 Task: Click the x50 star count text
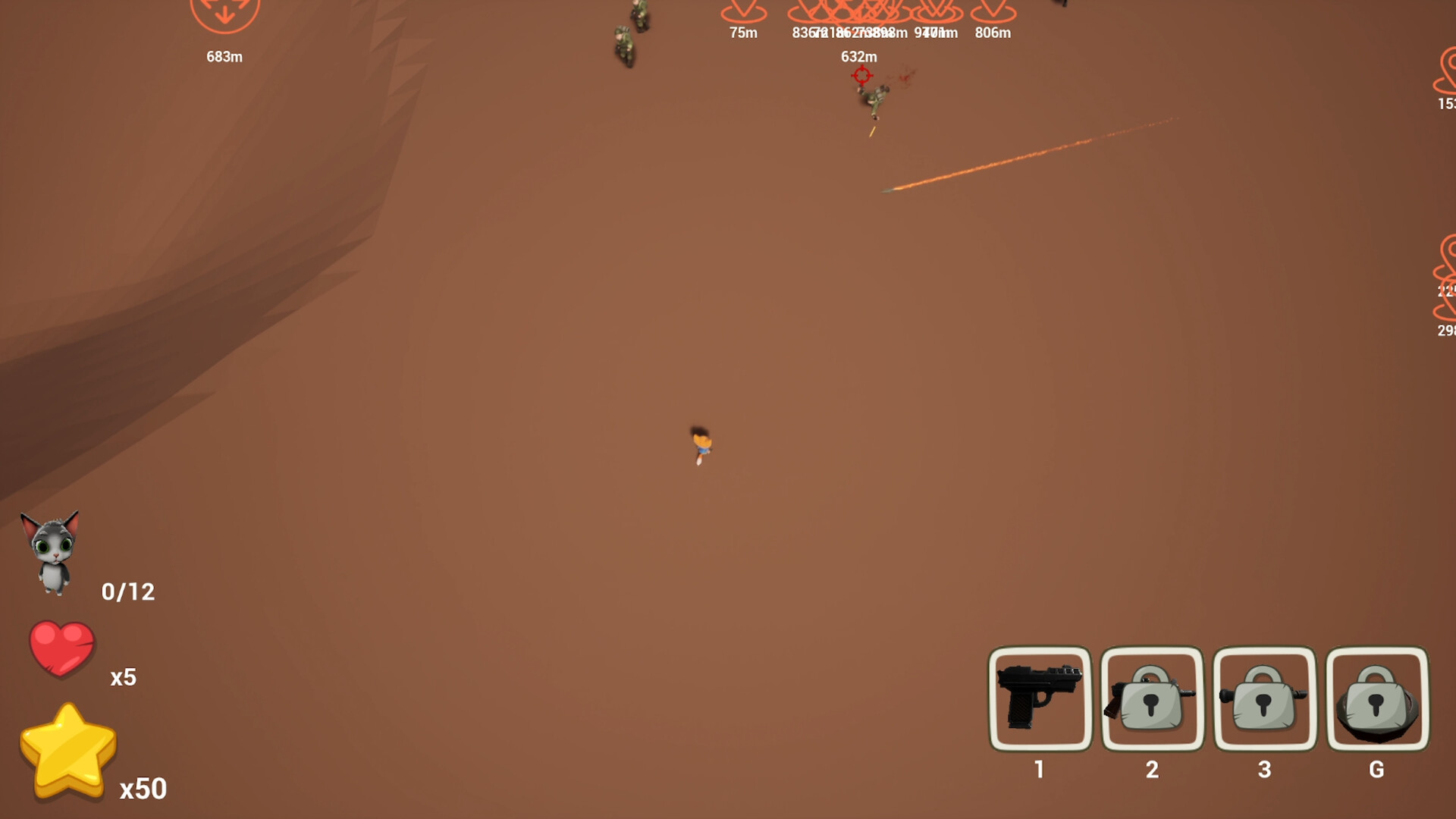(141, 789)
